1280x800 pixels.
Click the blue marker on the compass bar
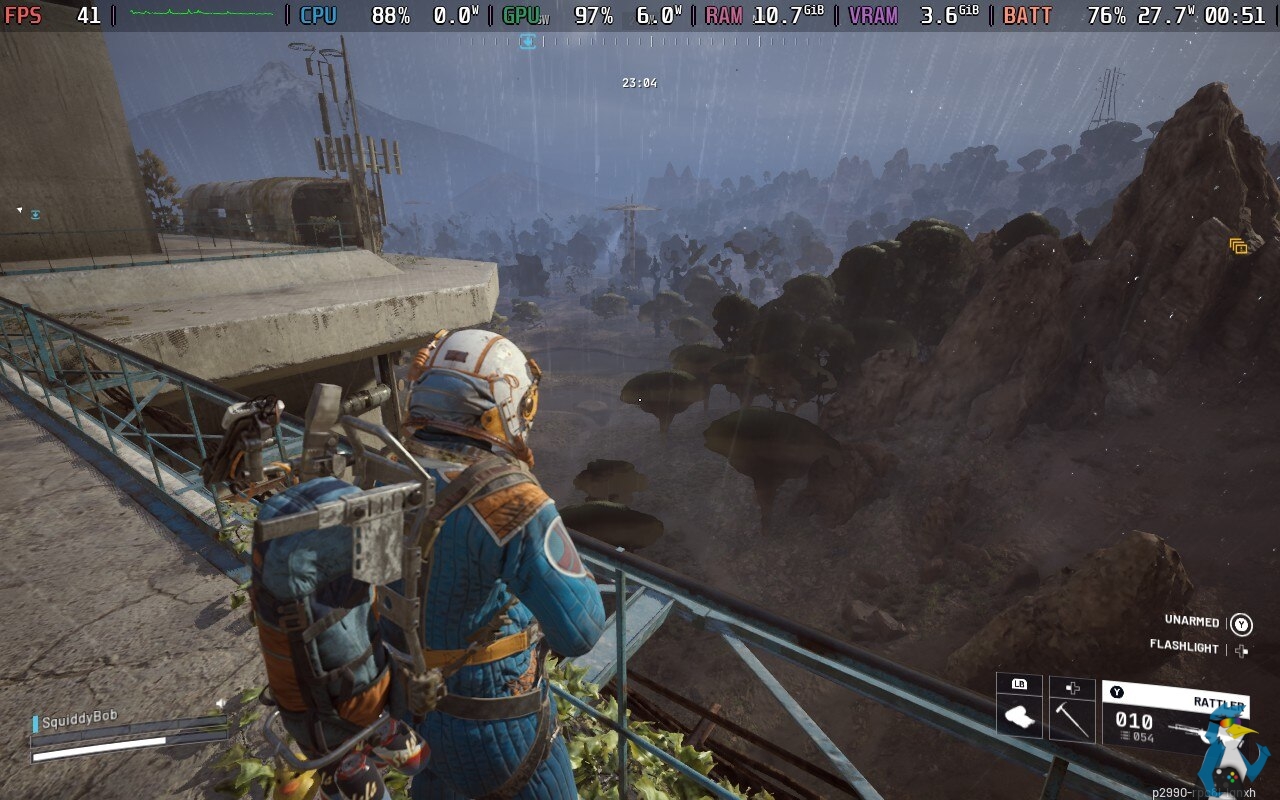click(x=527, y=41)
